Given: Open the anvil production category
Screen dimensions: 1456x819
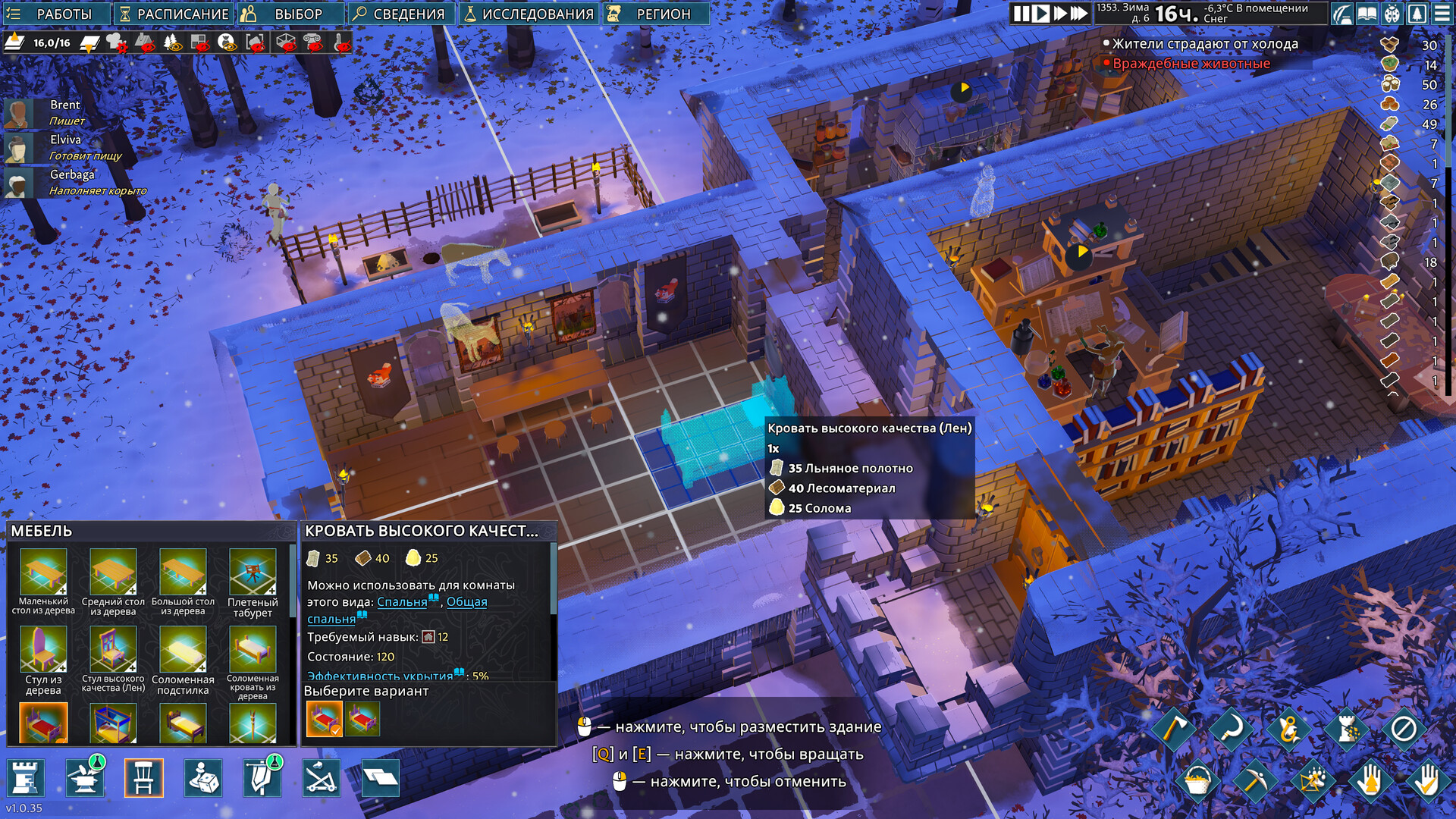Looking at the screenshot, I should 85,778.
